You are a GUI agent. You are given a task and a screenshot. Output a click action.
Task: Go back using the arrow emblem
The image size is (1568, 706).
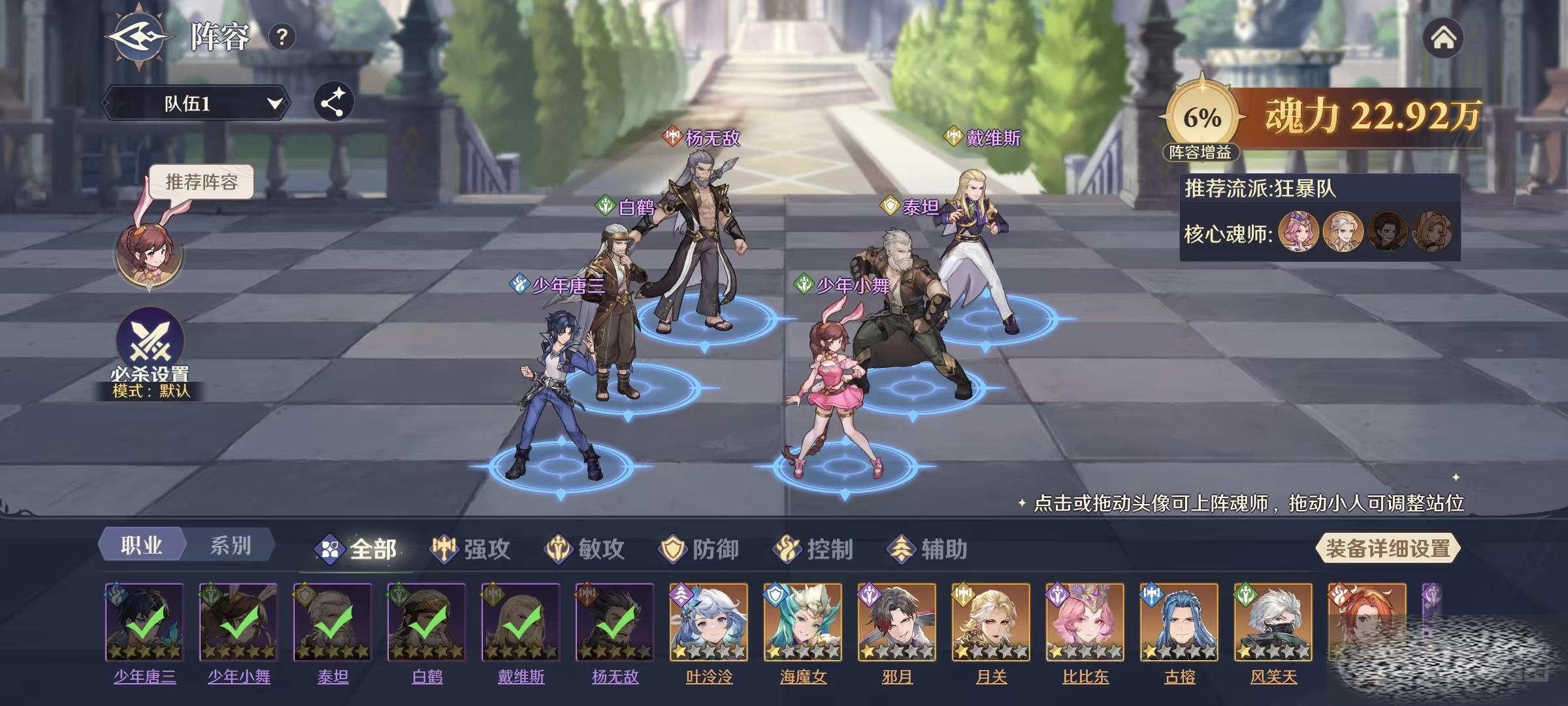[139, 36]
